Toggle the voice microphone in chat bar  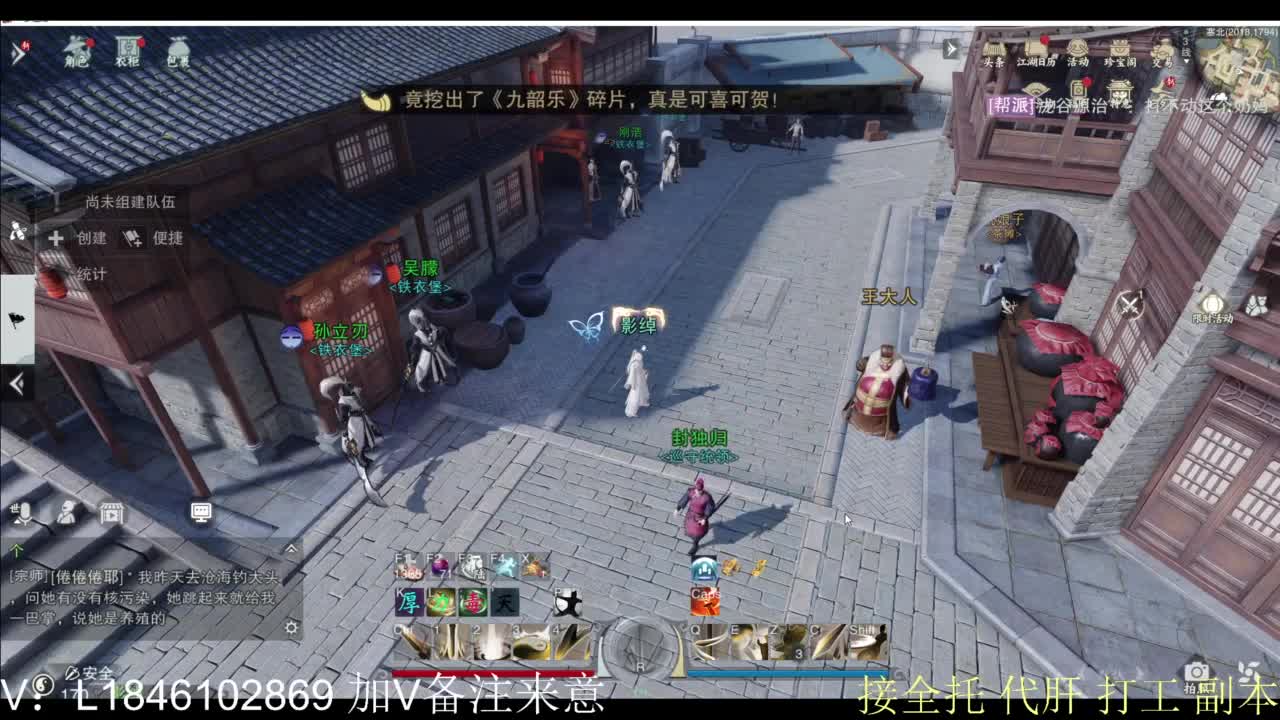(x=25, y=514)
